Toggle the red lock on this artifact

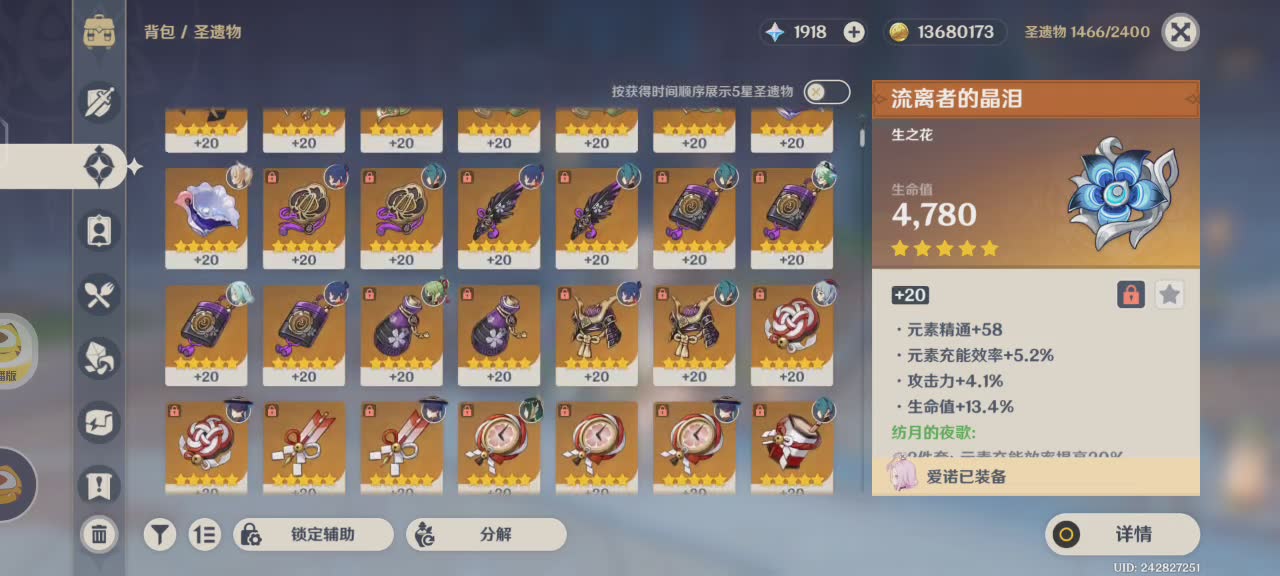coord(1131,295)
